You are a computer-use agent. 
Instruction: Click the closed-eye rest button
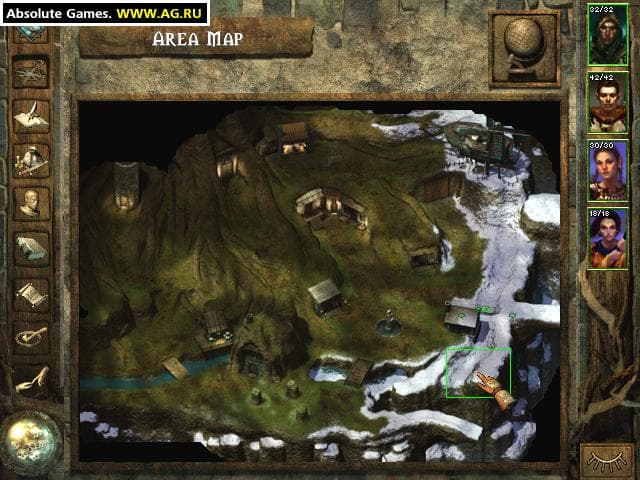click(x=607, y=461)
